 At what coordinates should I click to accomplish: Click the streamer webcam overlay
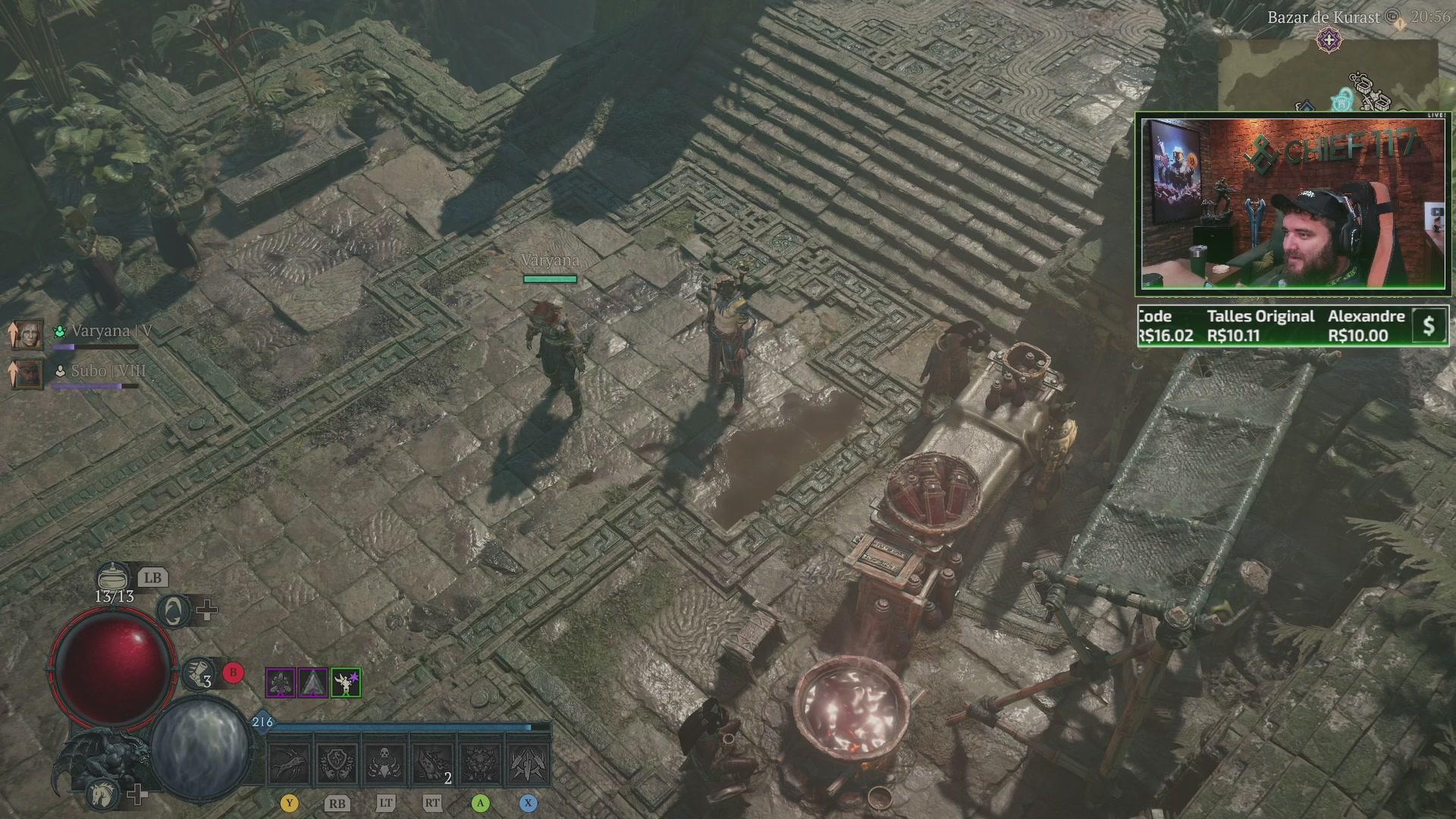[1292, 203]
